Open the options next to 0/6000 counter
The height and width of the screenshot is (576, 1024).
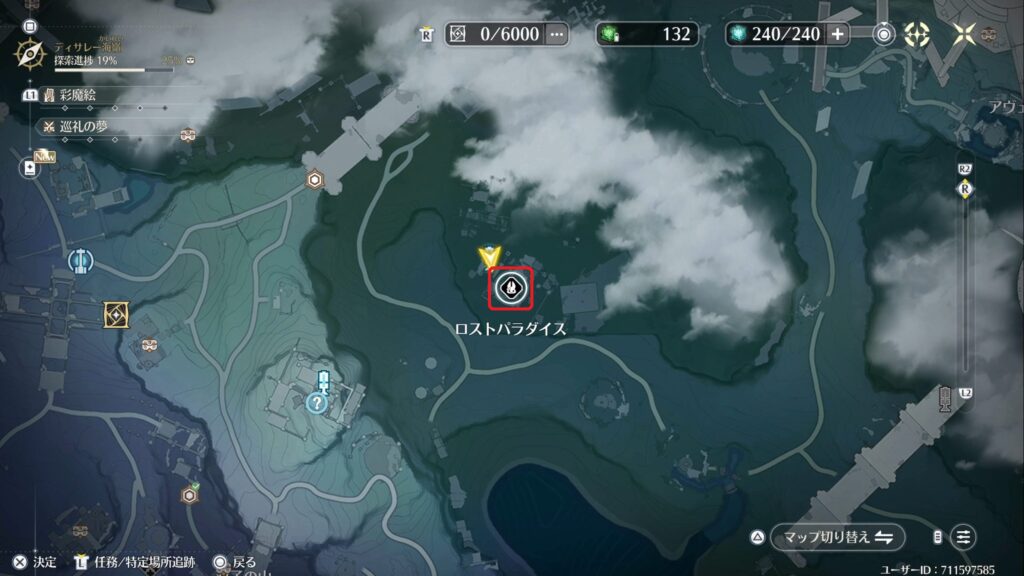(x=557, y=34)
